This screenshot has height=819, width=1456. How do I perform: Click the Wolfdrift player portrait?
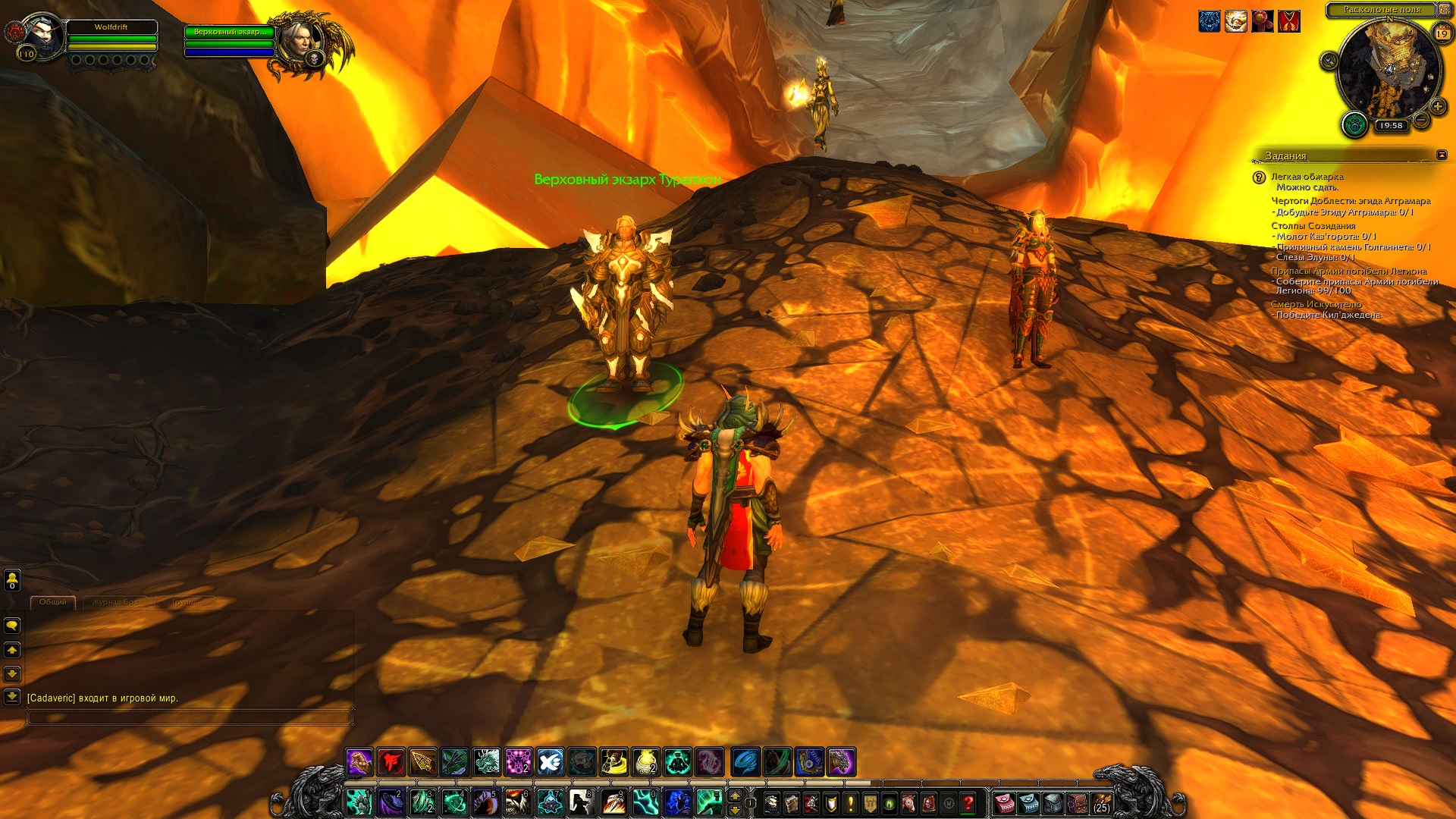pos(42,35)
